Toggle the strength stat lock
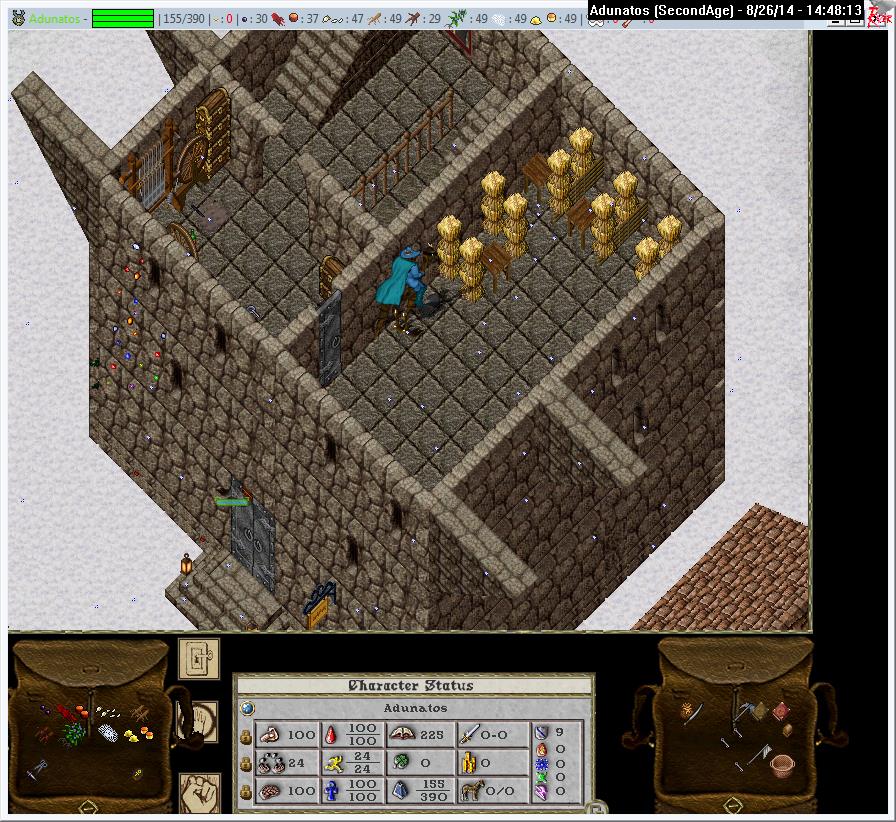This screenshot has width=896, height=822. tap(246, 736)
